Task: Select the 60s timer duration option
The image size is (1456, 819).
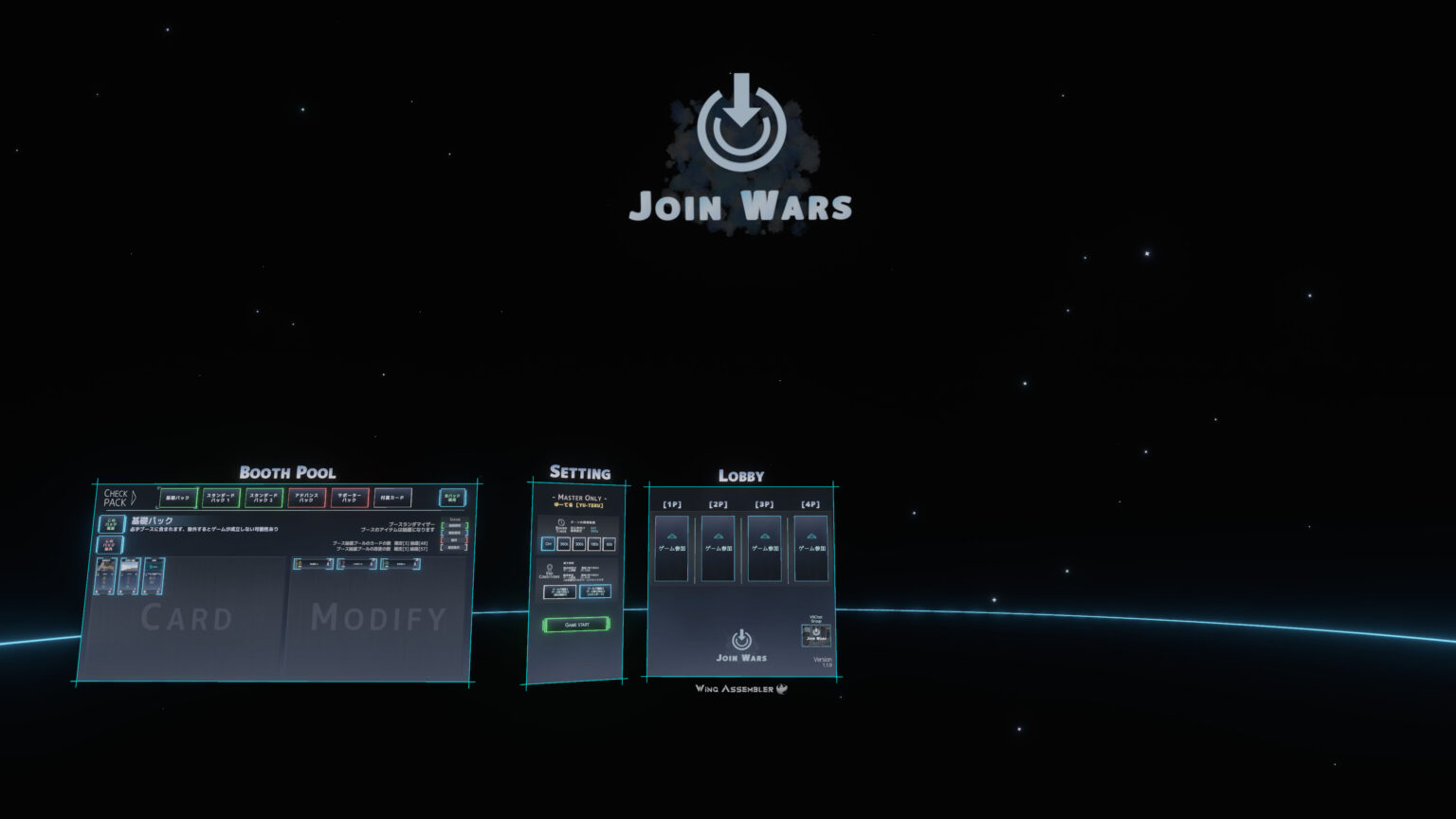Action: (609, 543)
